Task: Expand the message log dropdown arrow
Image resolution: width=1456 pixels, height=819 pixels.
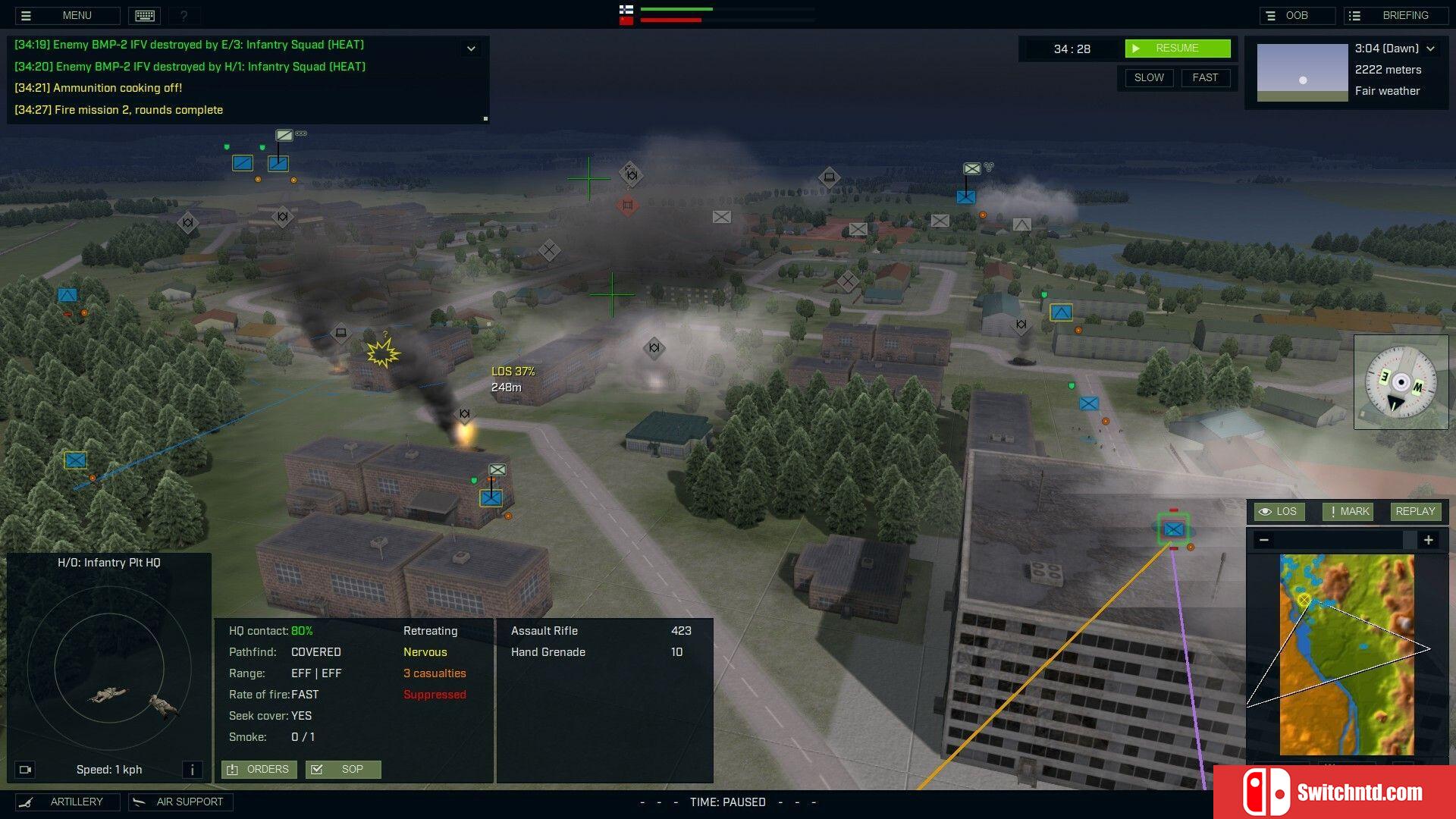Action: click(471, 49)
